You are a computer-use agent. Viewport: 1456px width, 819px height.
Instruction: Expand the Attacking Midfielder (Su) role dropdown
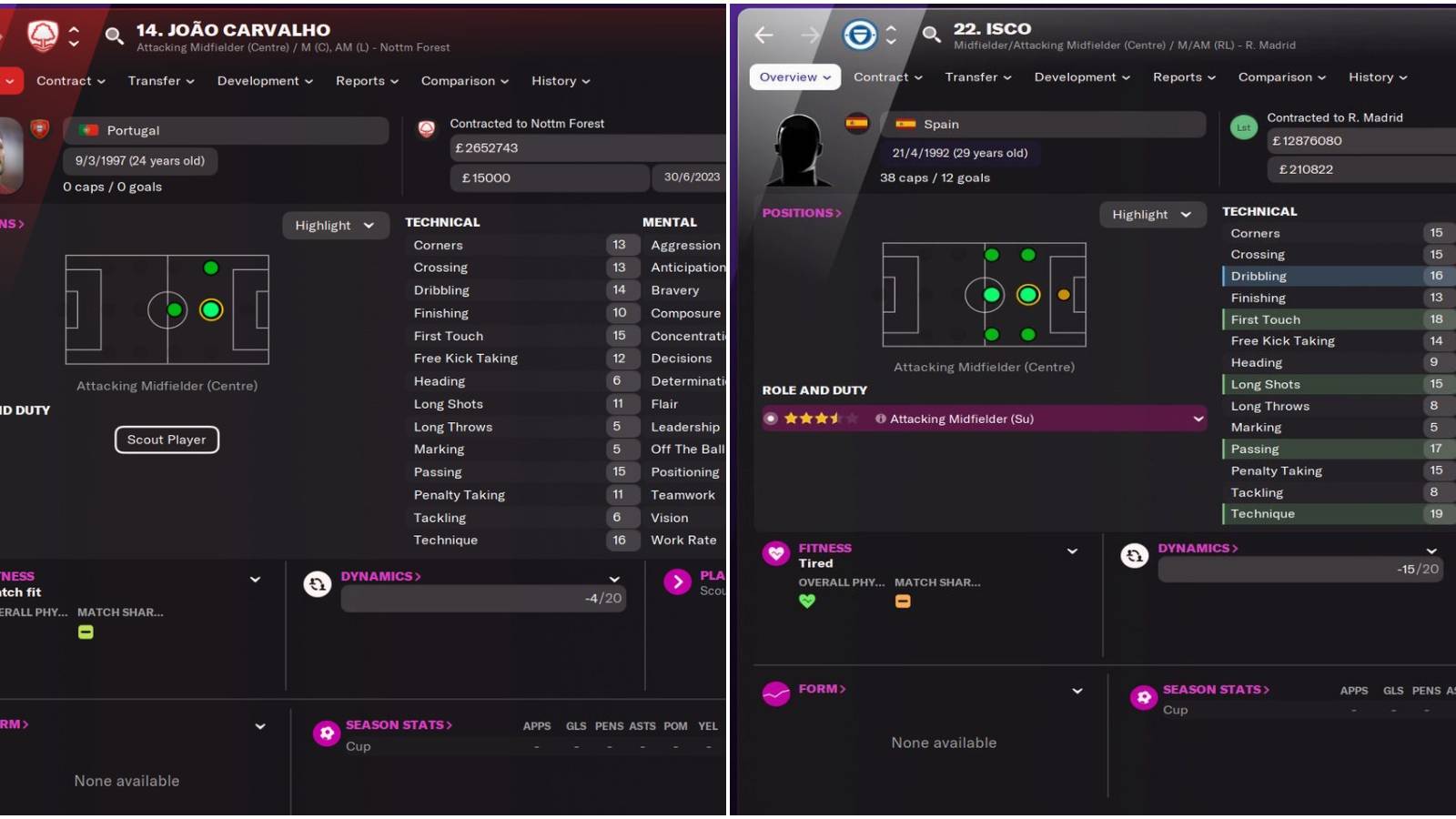1199,419
